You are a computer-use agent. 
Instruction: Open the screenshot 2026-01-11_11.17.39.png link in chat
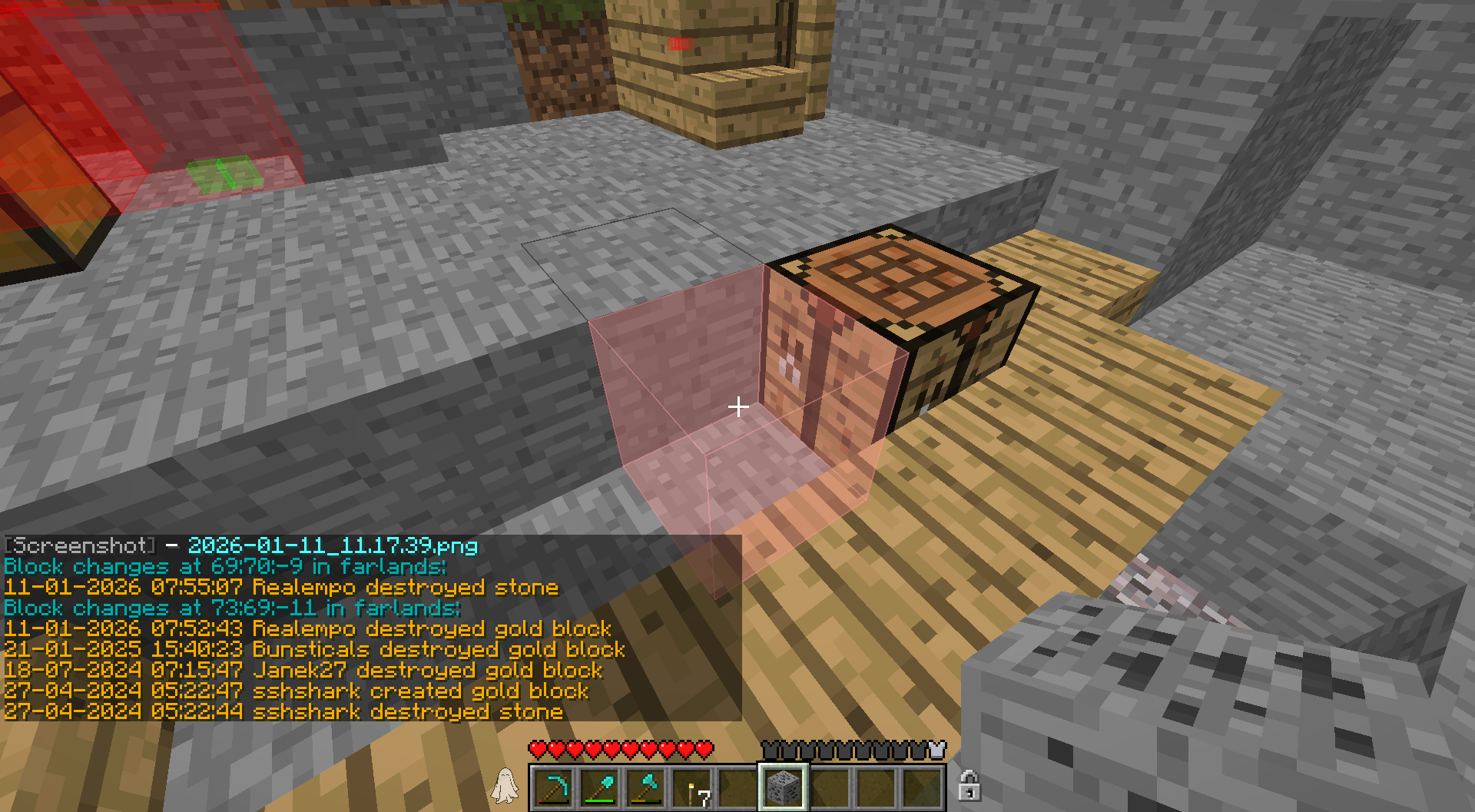(x=333, y=545)
